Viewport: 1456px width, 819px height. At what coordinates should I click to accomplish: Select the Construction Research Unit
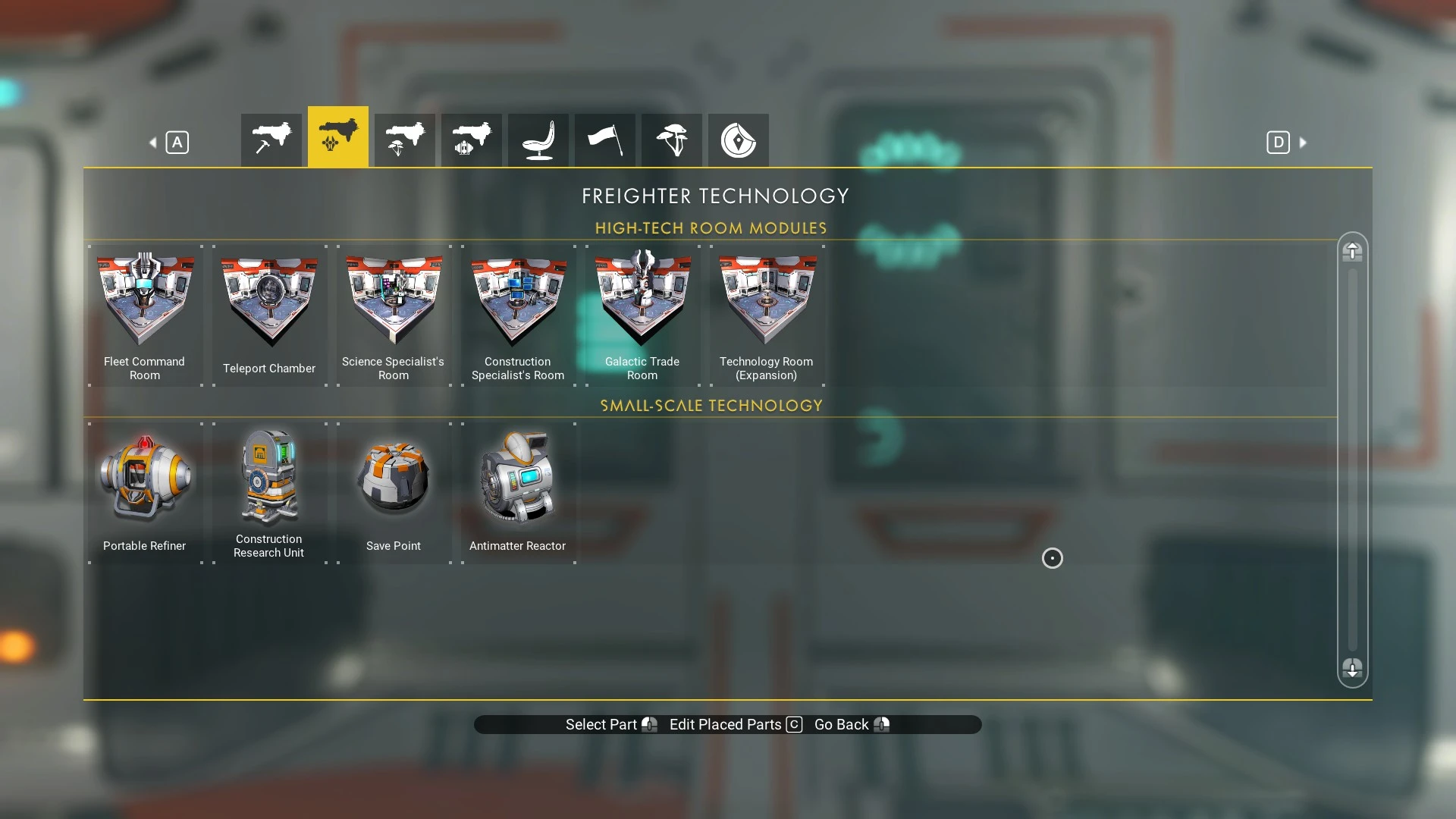[269, 492]
